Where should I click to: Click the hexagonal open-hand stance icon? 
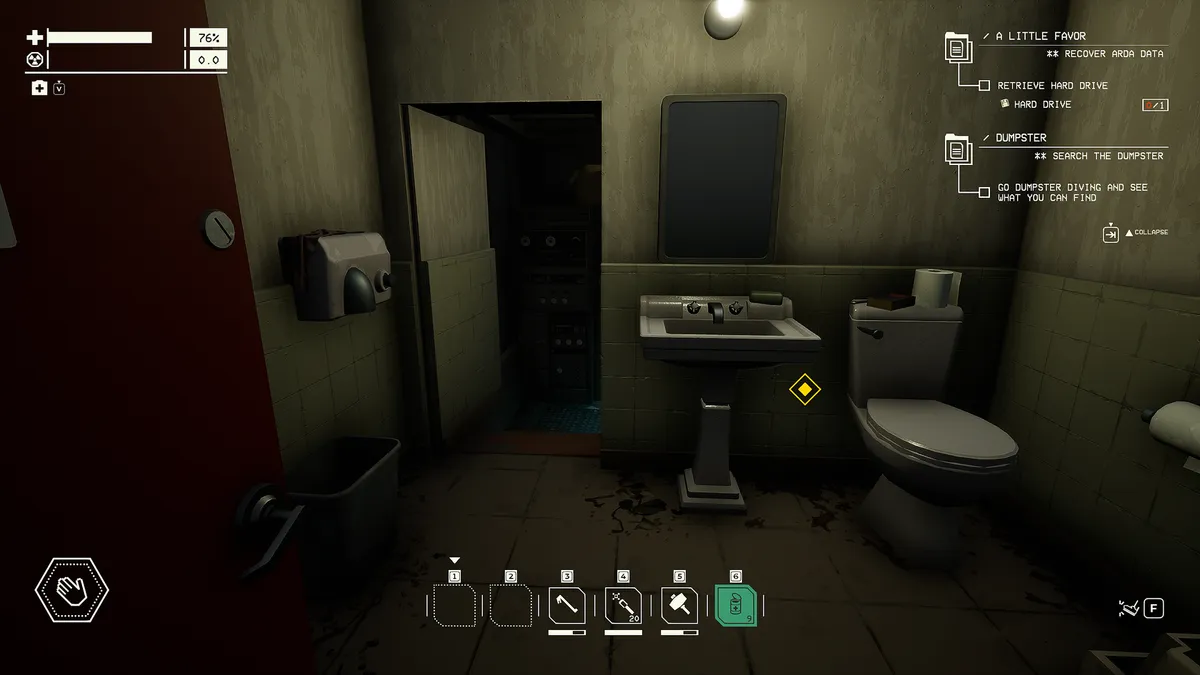pos(72,590)
